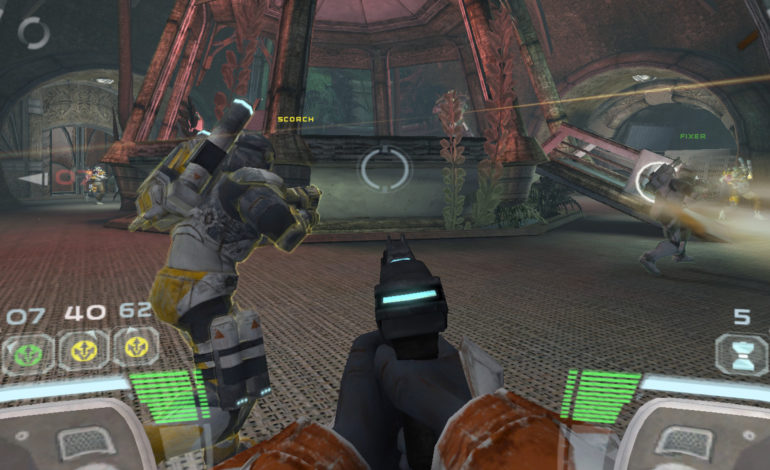Screen dimensions: 770x470
Task: Select the yellow squad icon under 62
Action: pos(135,347)
